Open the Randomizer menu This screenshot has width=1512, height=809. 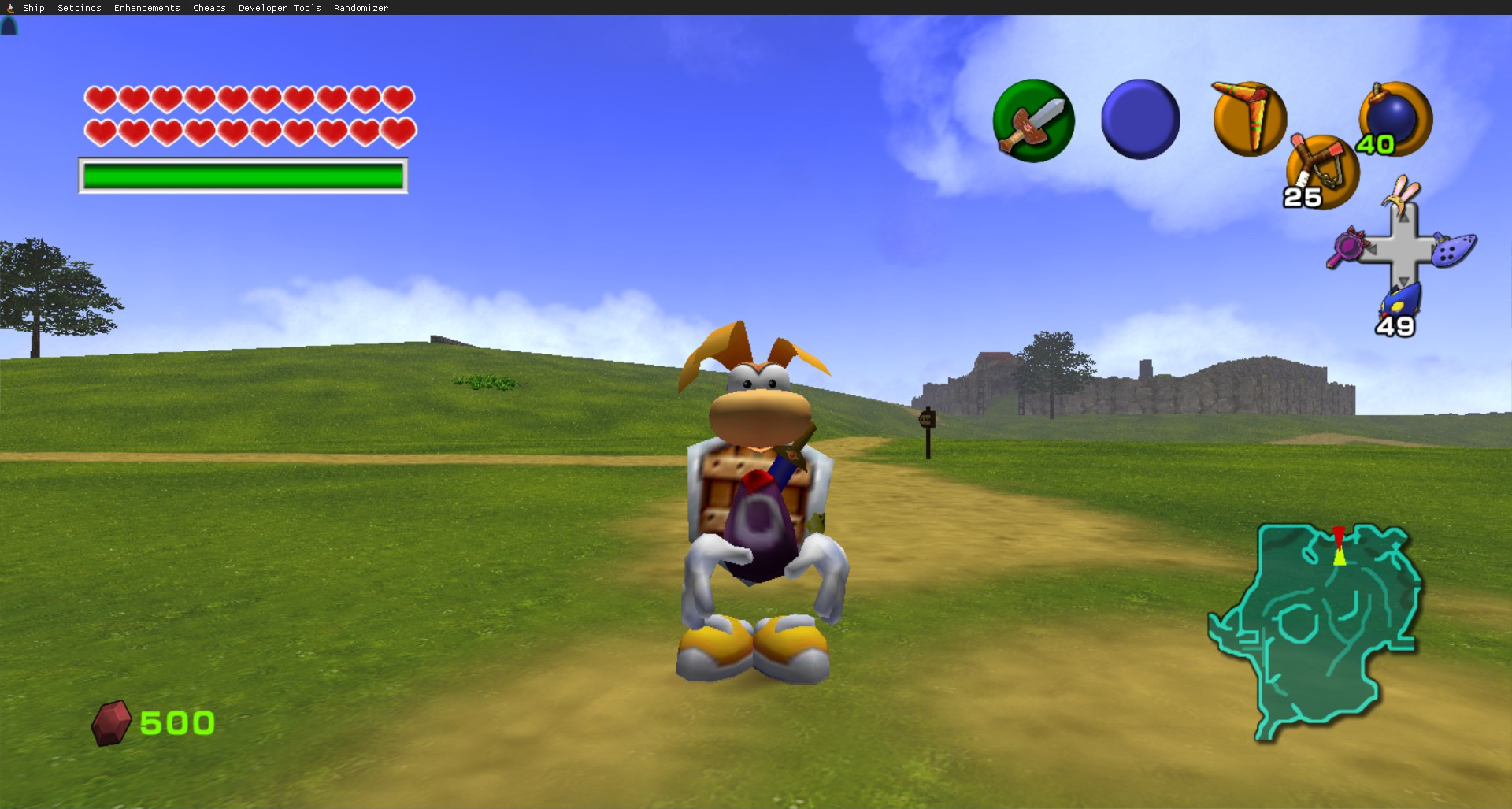[x=360, y=8]
